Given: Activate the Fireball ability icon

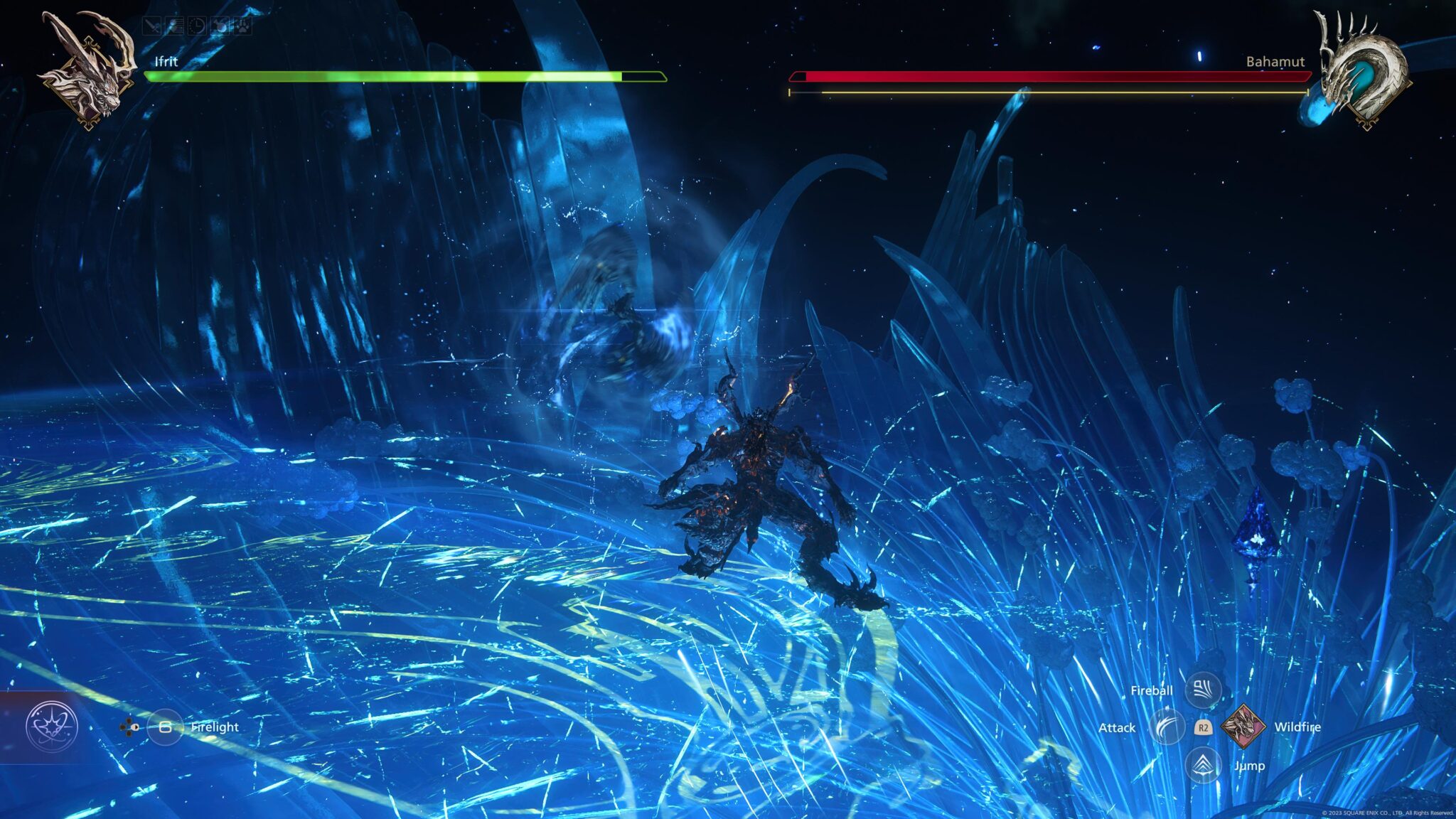Looking at the screenshot, I should tap(1203, 689).
